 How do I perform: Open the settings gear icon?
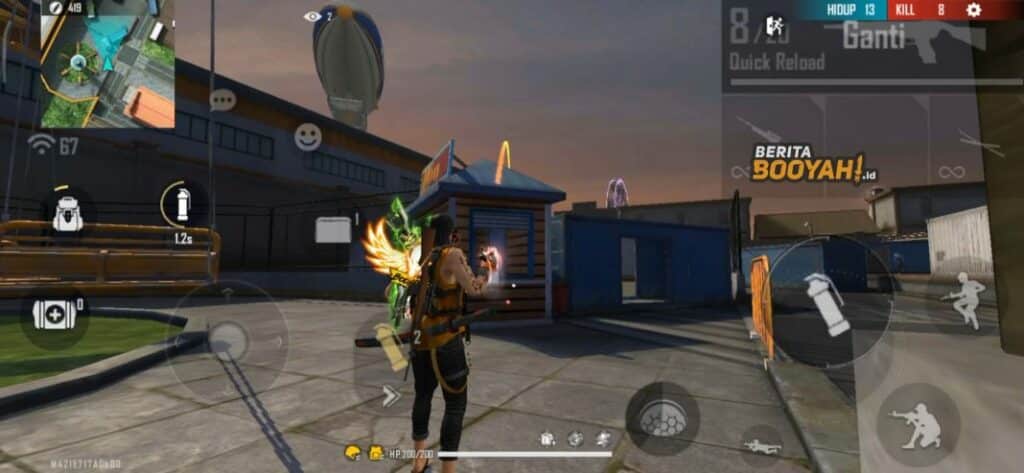pos(974,10)
